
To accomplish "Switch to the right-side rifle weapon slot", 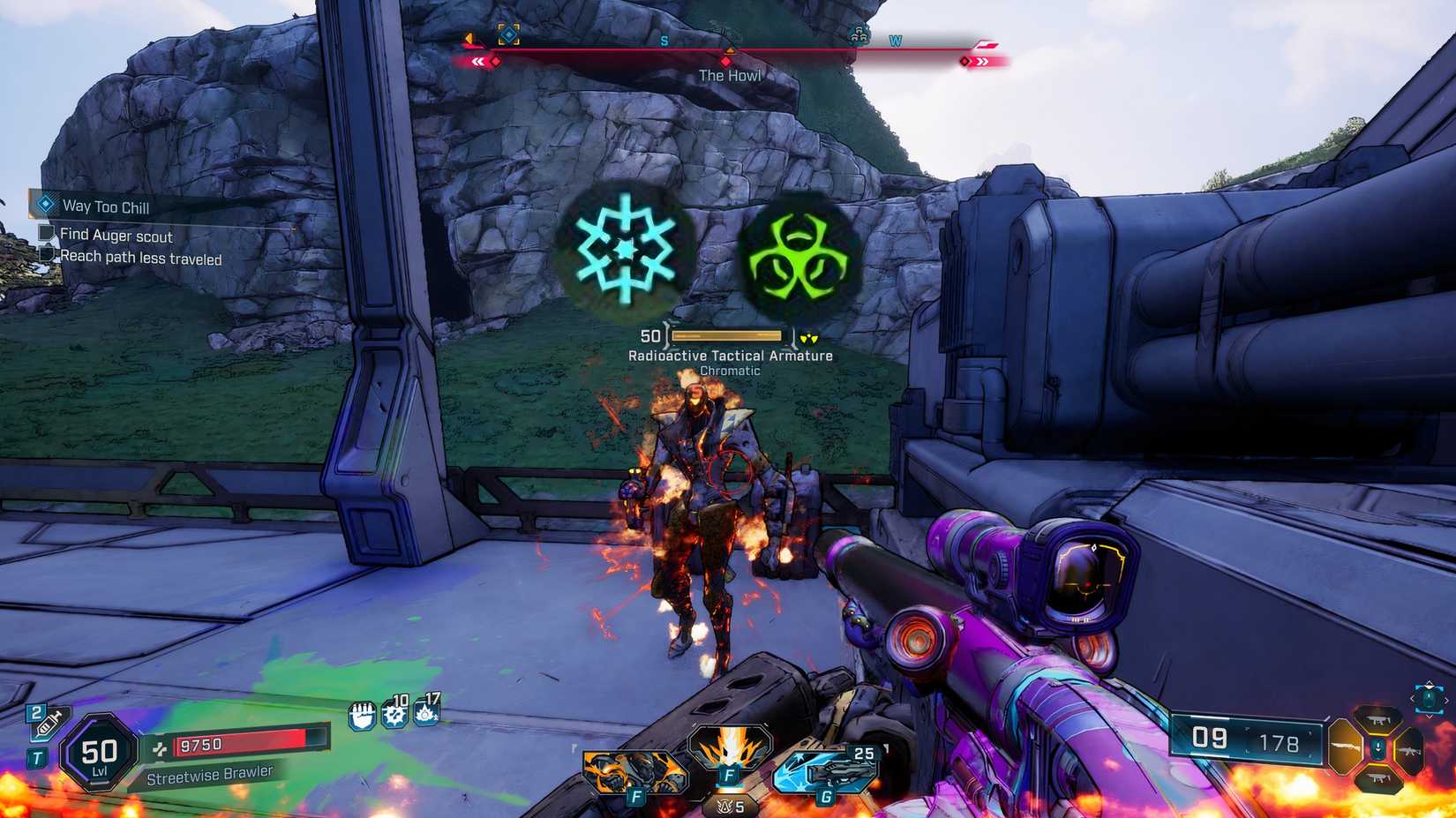I will [x=1409, y=751].
